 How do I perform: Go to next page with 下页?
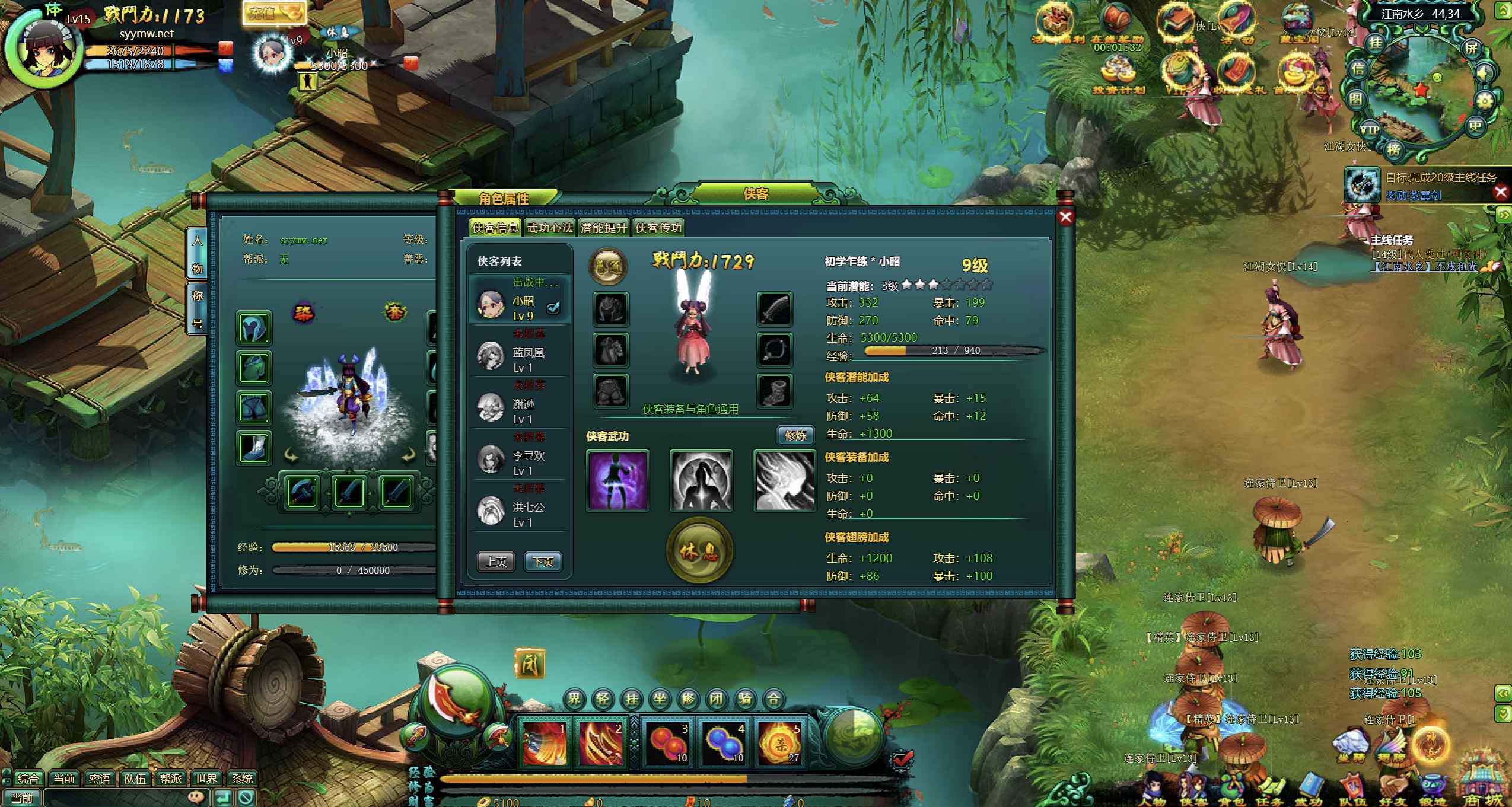pos(543,562)
